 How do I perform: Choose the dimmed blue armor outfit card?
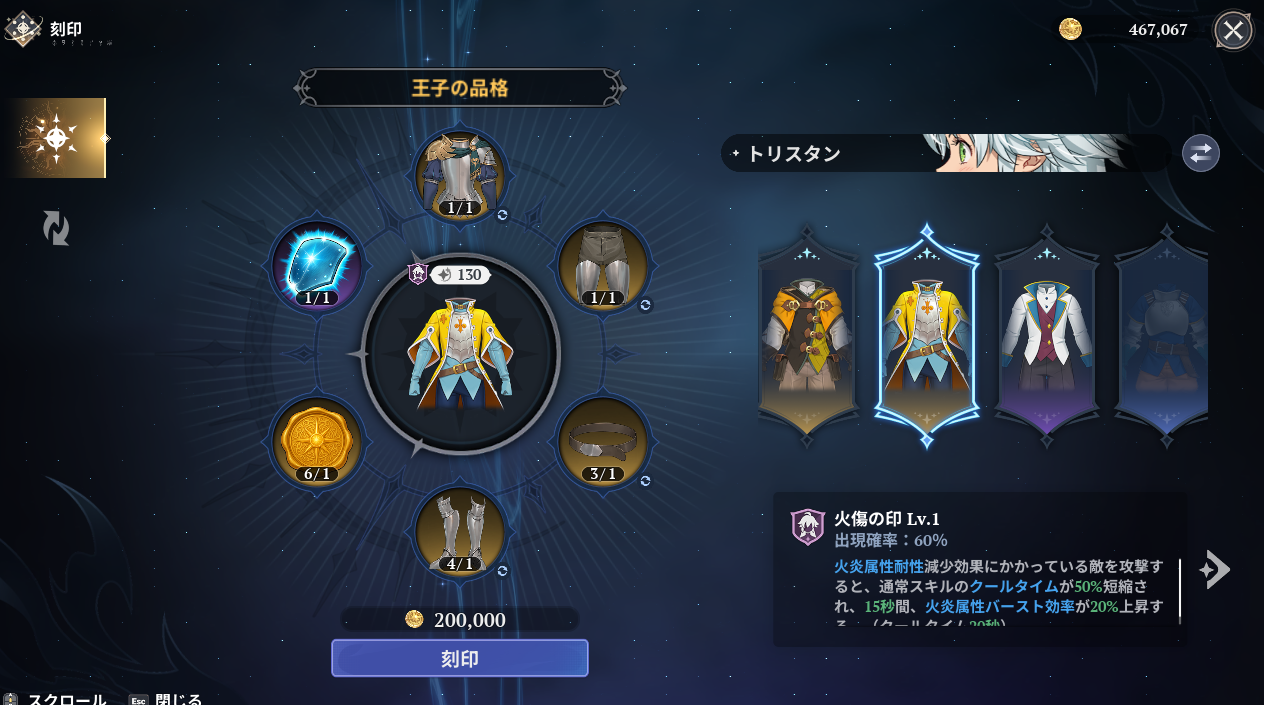tap(1163, 335)
